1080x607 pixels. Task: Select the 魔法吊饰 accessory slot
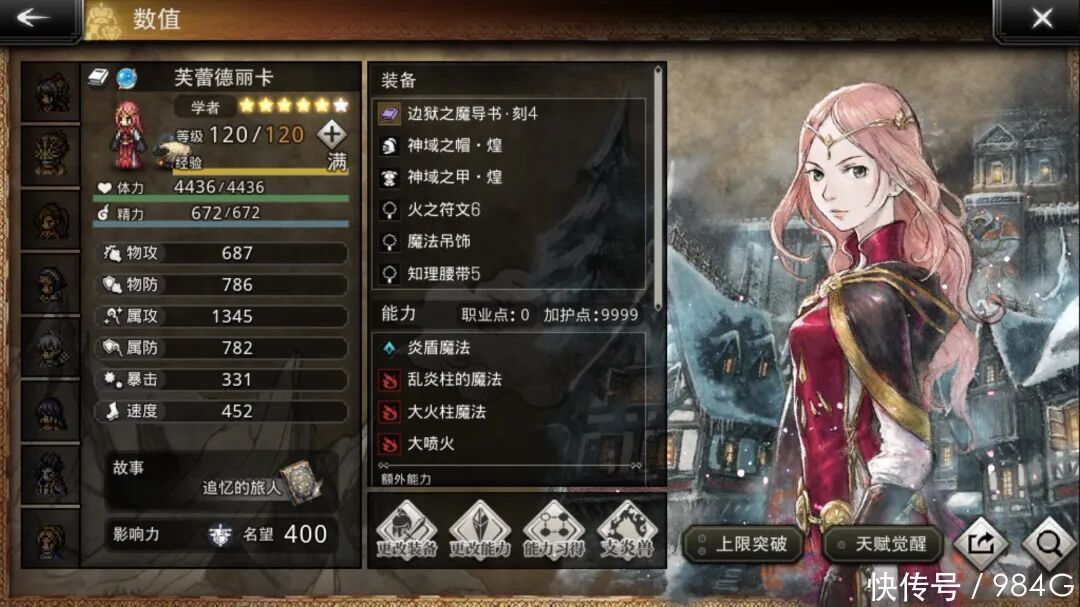point(510,242)
